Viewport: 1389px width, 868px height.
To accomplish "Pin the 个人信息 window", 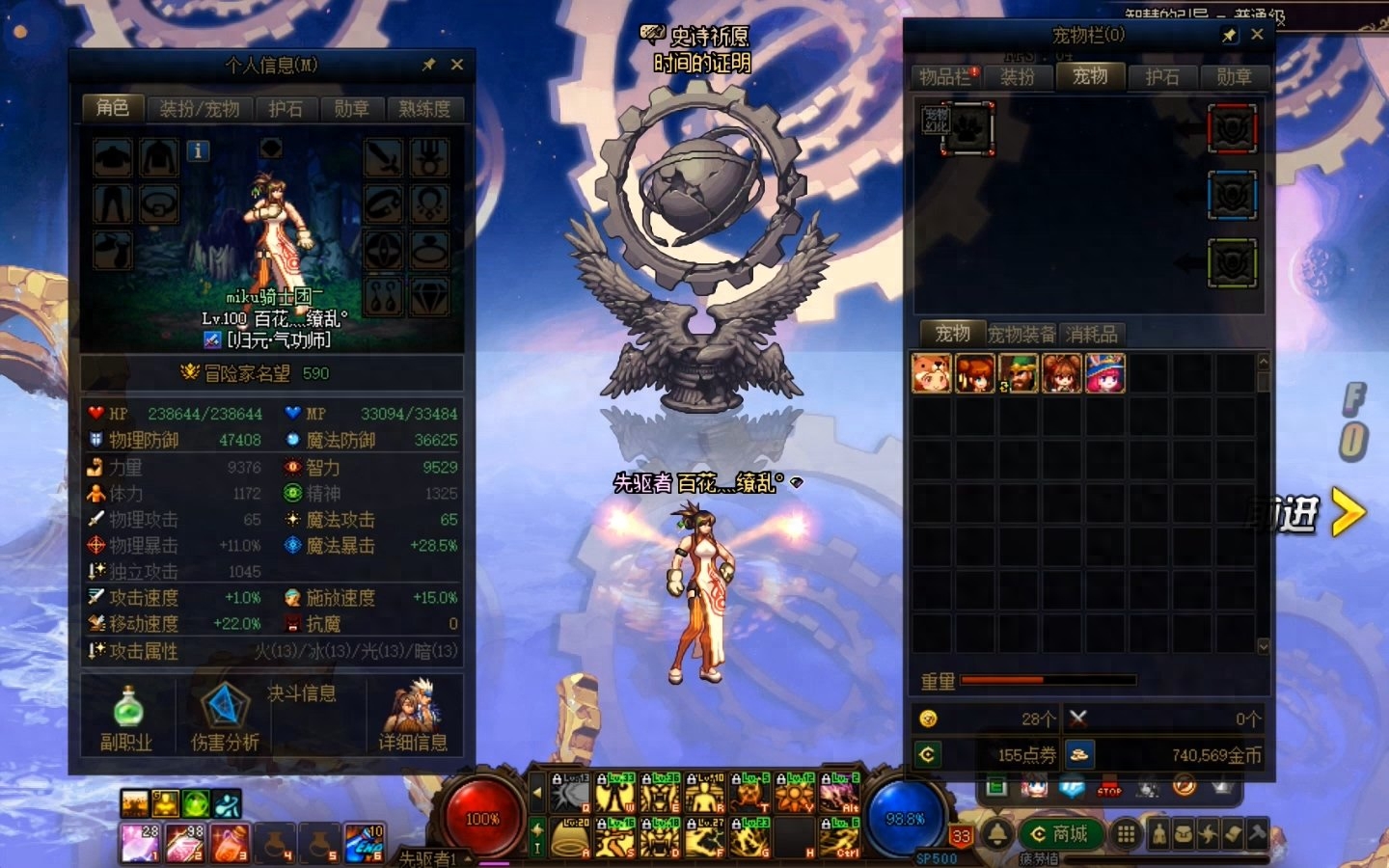I will click(x=429, y=65).
